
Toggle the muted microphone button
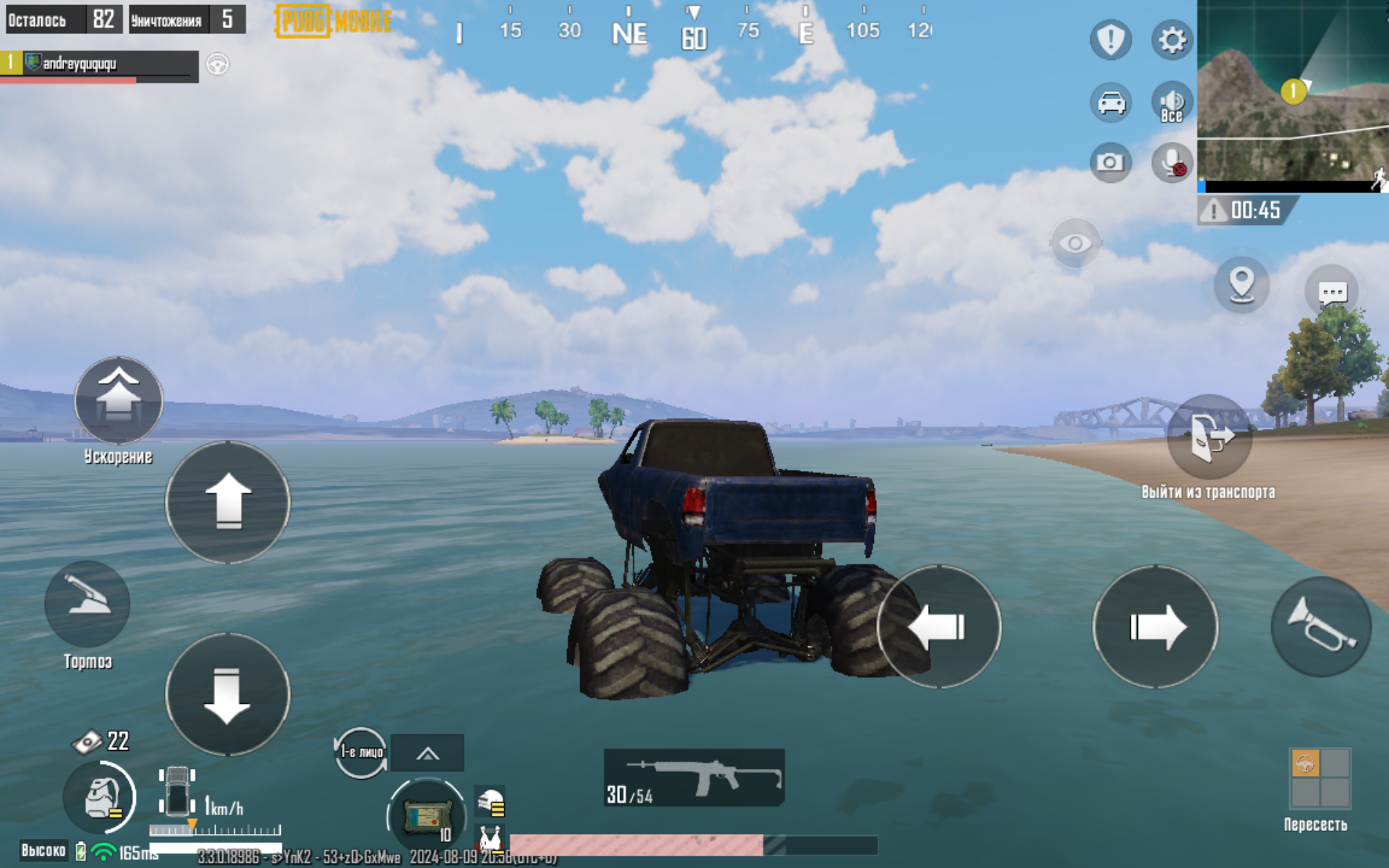[1171, 162]
